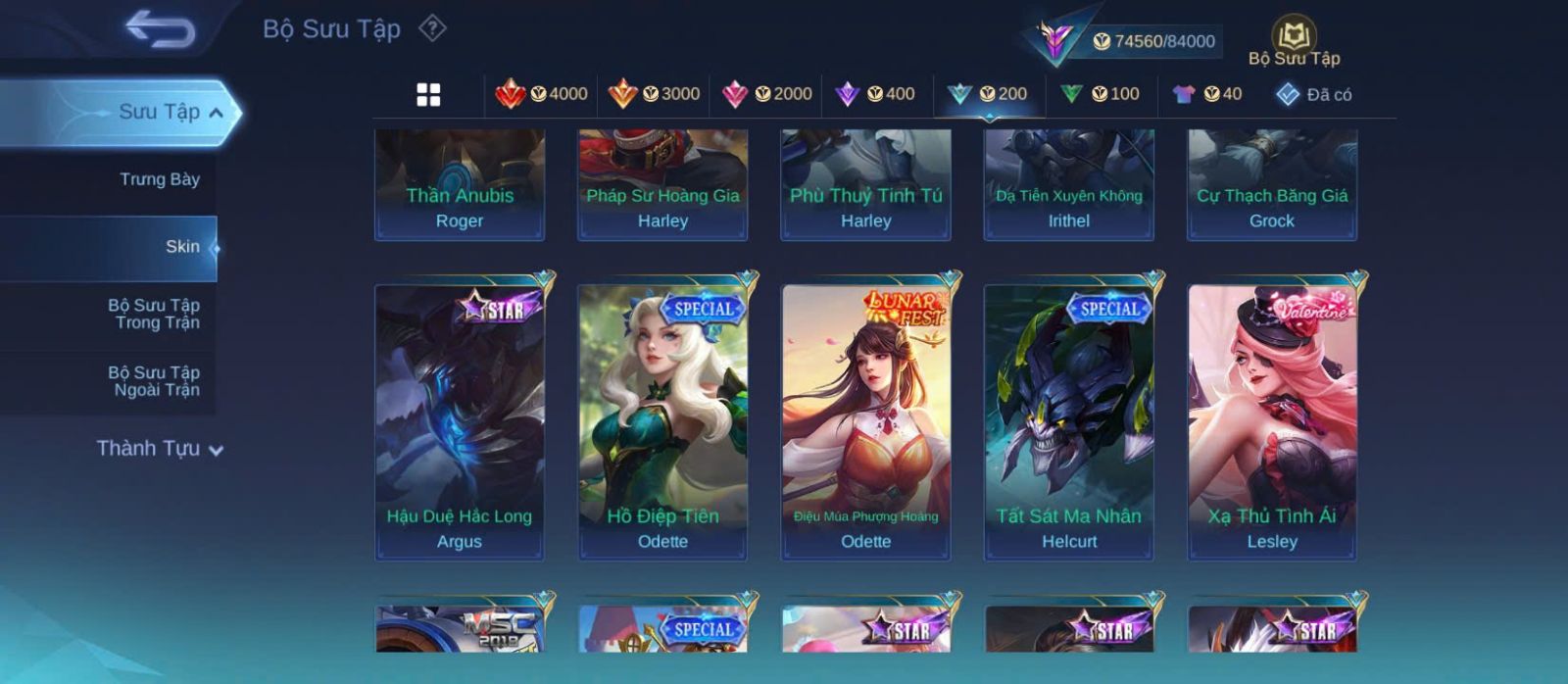Switch to the 4000 points filter tab
The image size is (1568, 684).
(542, 94)
